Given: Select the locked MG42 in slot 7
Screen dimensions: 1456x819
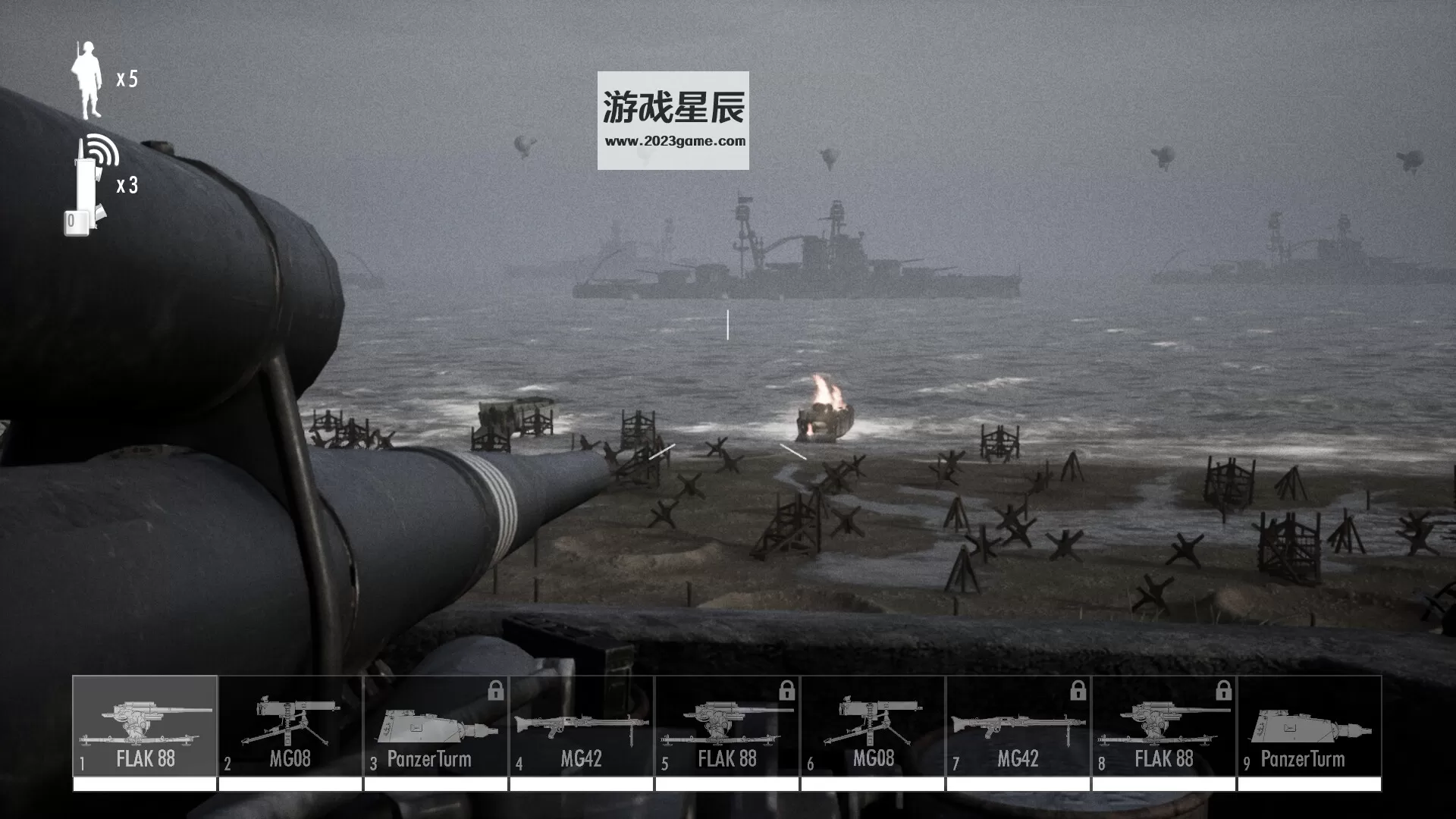Looking at the screenshot, I should 1018,726.
